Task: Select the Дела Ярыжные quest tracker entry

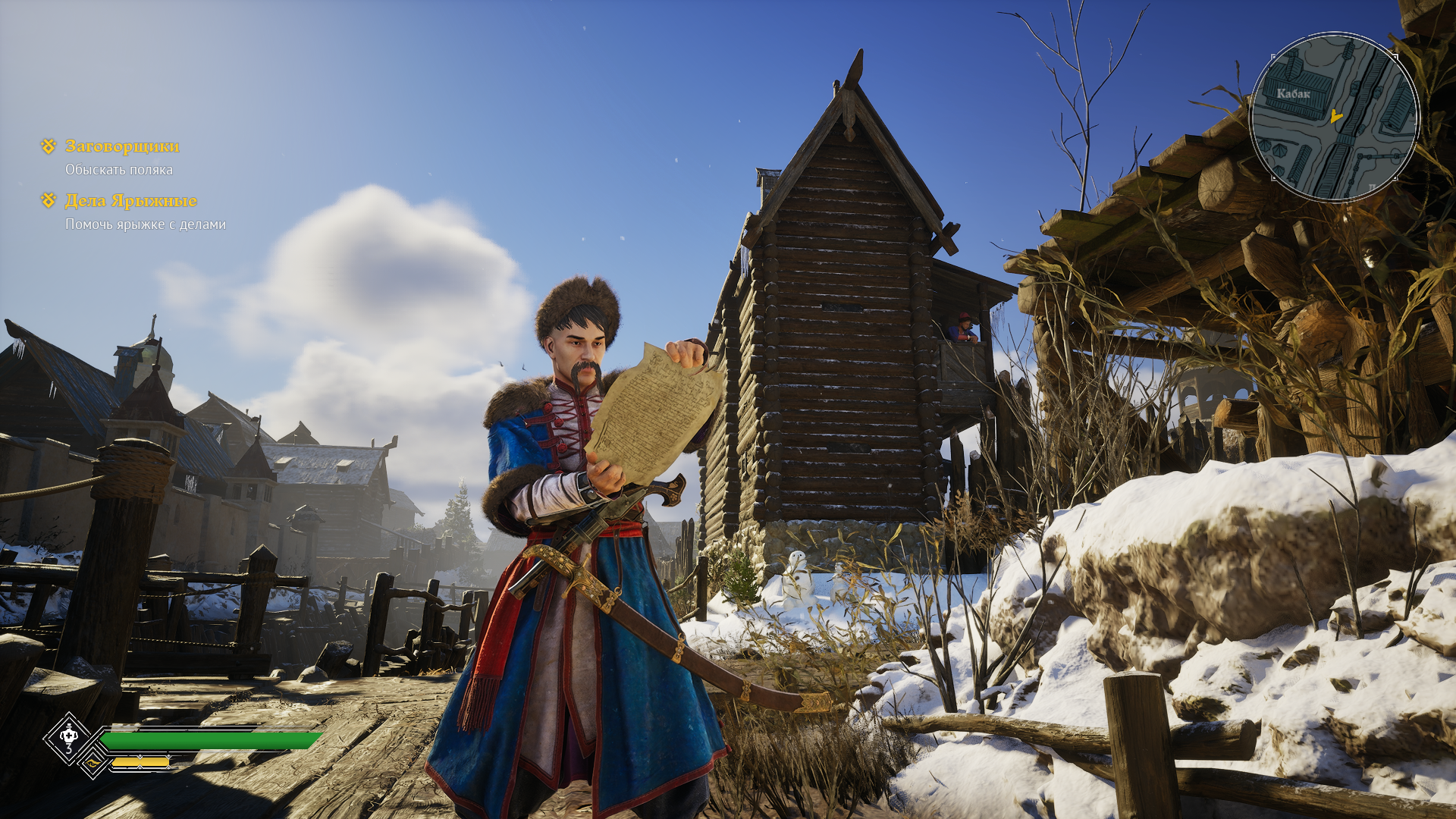Action: pos(130,201)
